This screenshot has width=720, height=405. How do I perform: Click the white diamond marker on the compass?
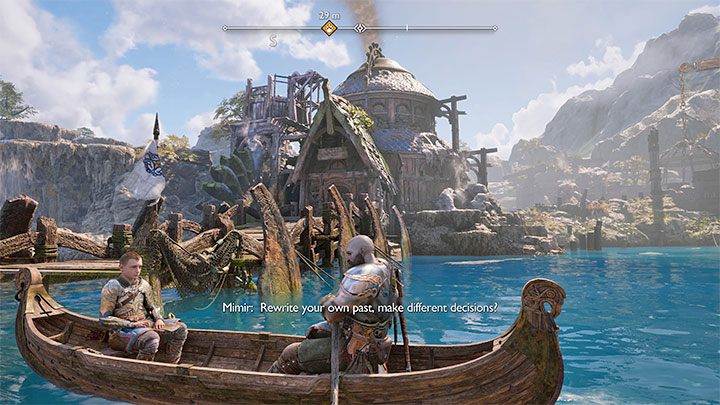[x=360, y=28]
